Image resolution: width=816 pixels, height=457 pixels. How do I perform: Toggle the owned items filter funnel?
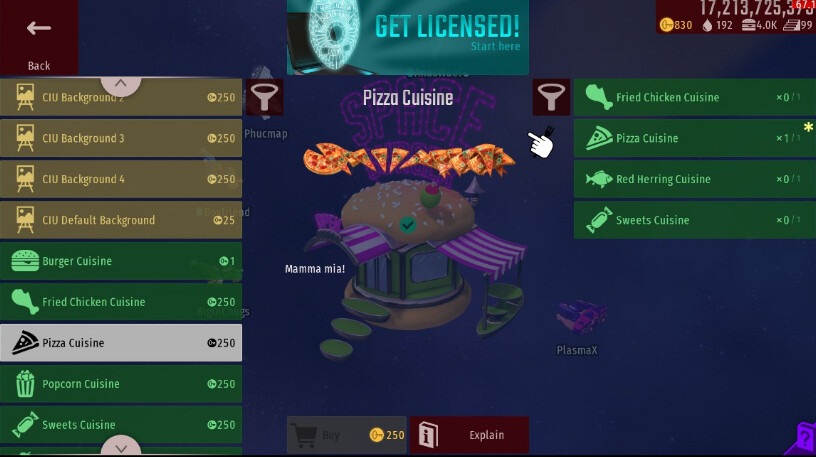click(550, 98)
